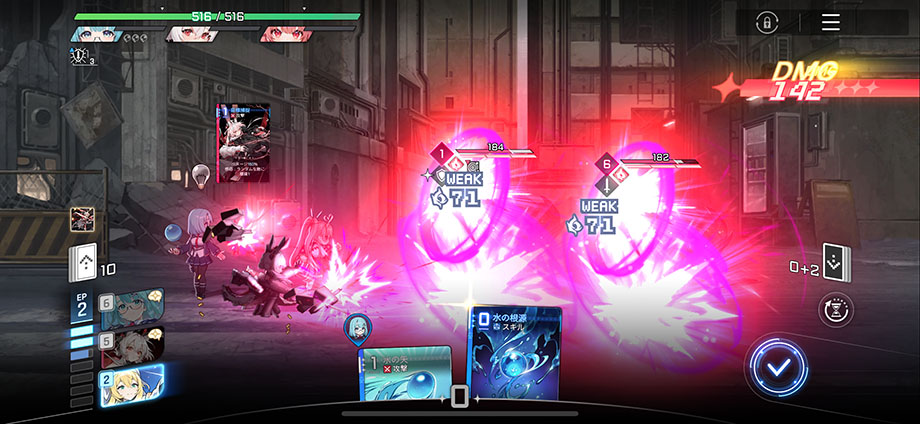Confirm with the blue checkmark button
Screen dimensions: 920x424
(777, 366)
